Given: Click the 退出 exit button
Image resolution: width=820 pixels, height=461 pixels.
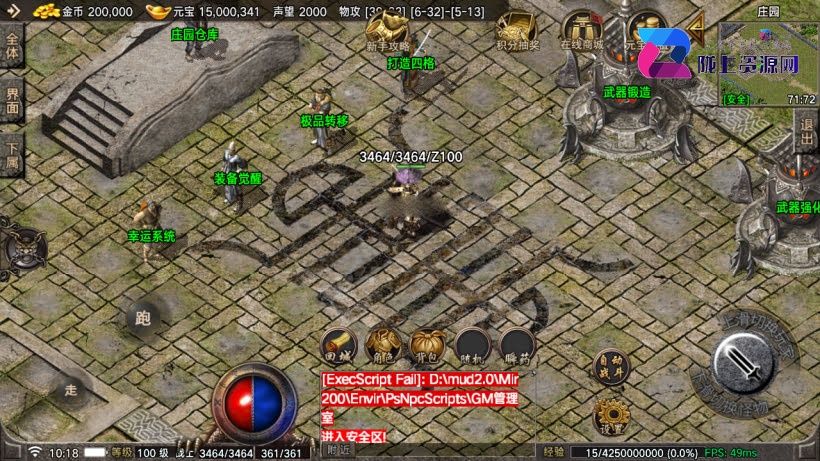Looking at the screenshot, I should pos(807,132).
